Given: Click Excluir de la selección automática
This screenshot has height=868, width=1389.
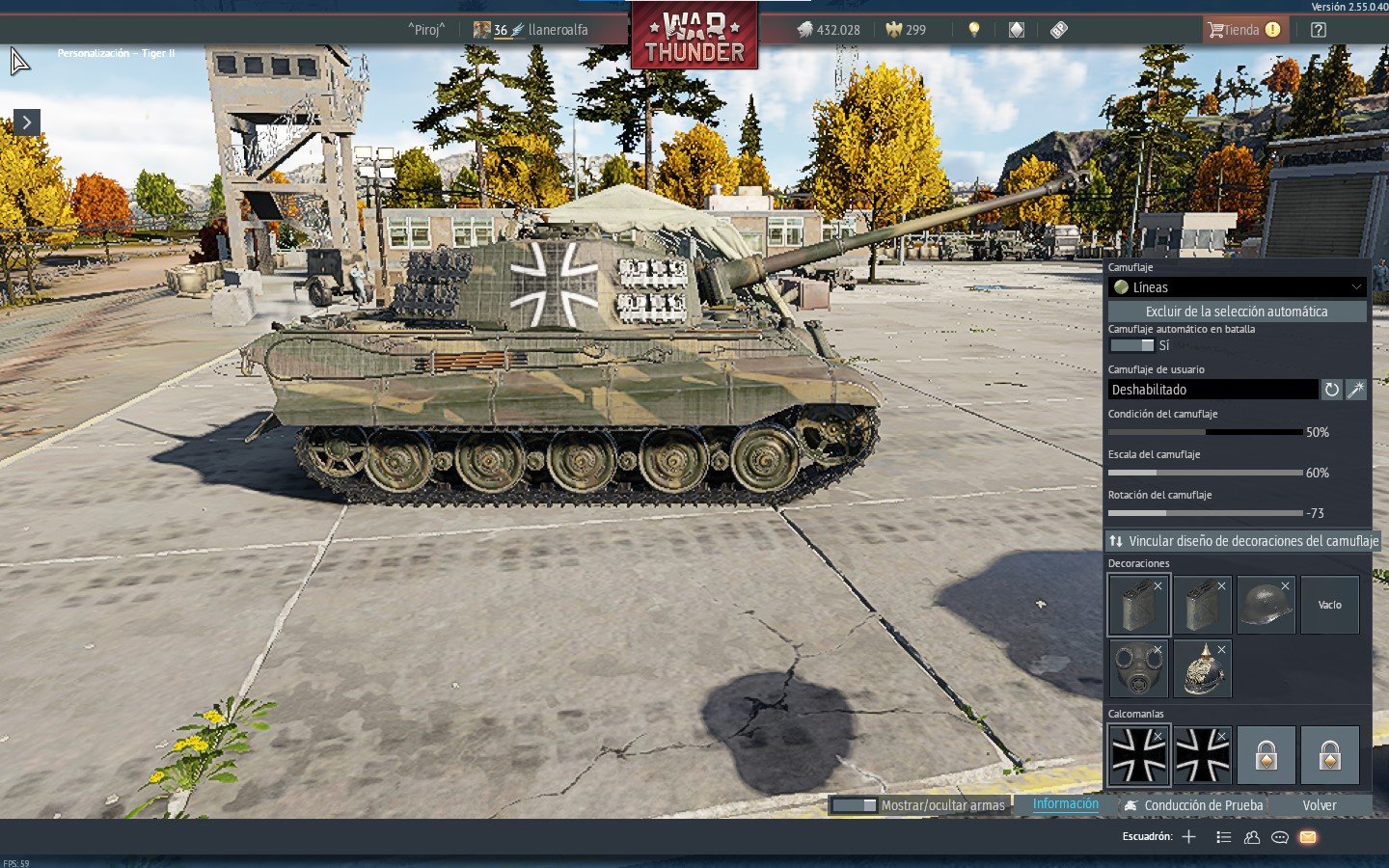Looking at the screenshot, I should [1237, 312].
